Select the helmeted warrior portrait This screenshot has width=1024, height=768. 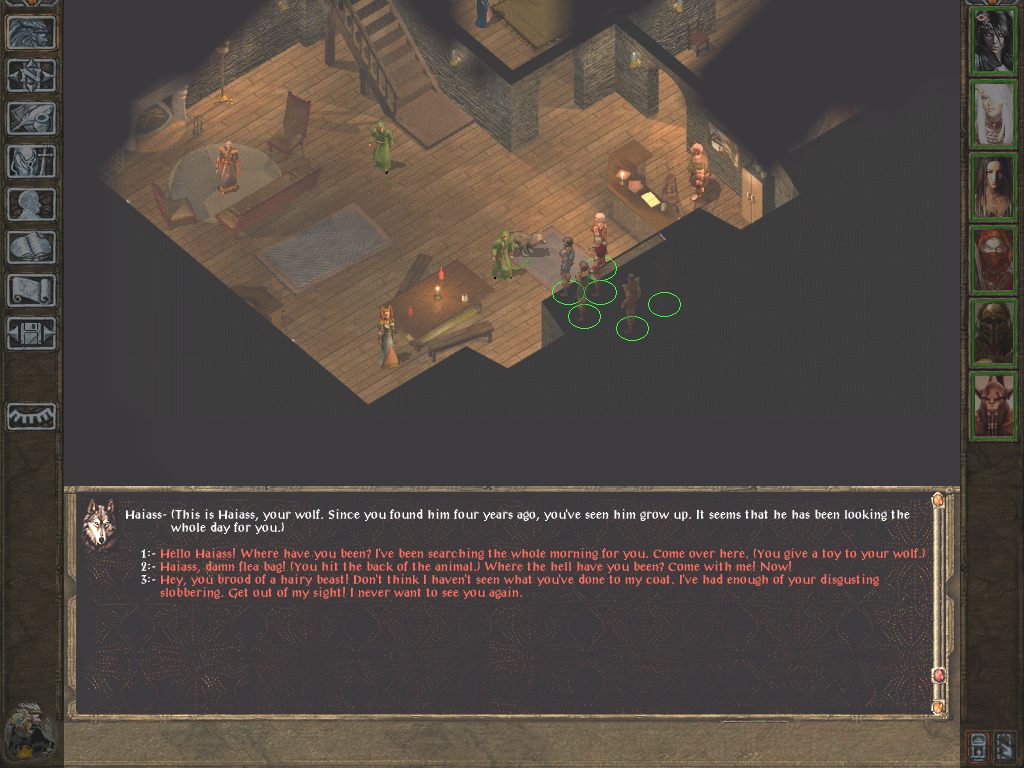pos(993,333)
